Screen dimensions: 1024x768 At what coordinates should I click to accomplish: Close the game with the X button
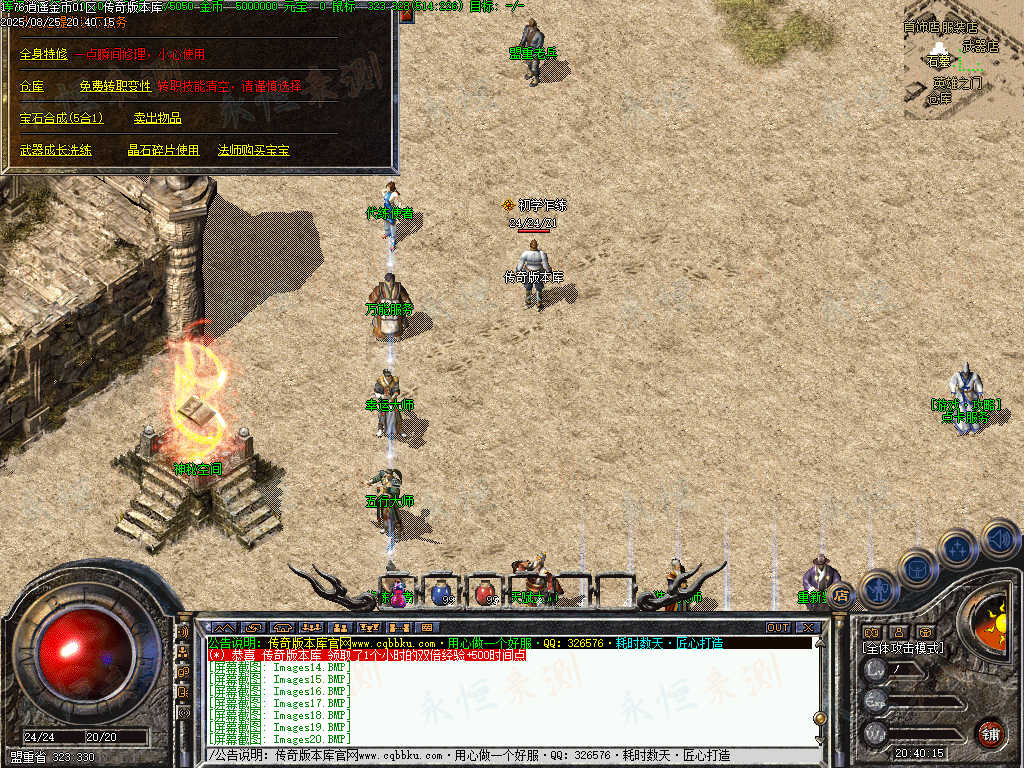tap(808, 627)
